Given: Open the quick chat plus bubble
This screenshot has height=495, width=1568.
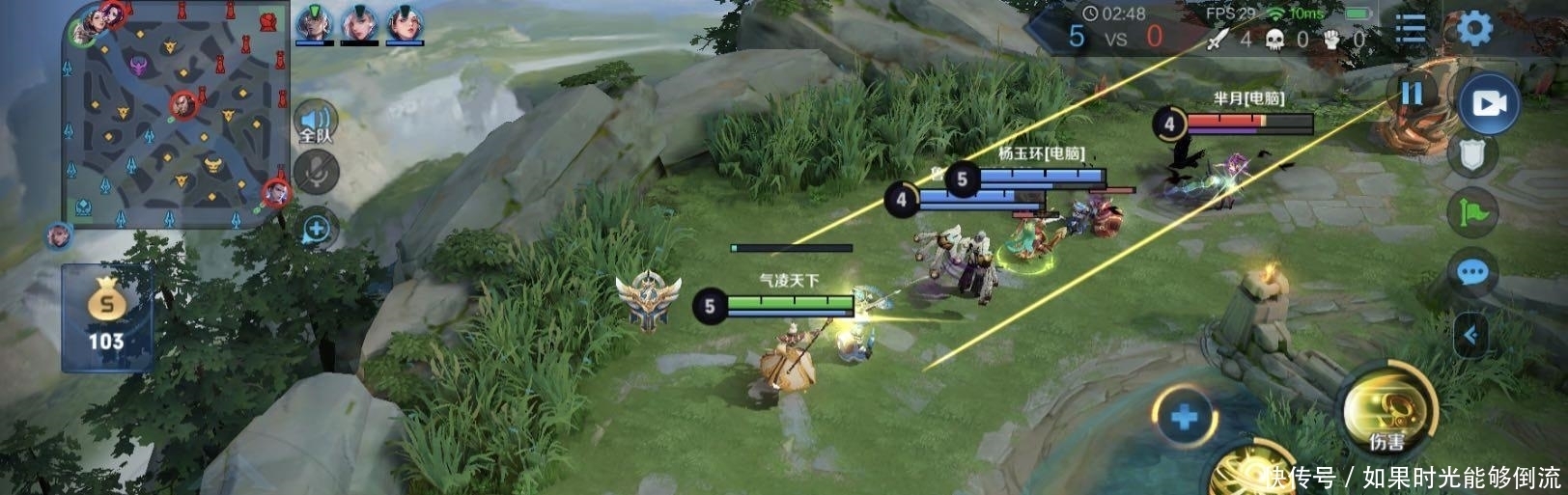Looking at the screenshot, I should pos(317,230).
